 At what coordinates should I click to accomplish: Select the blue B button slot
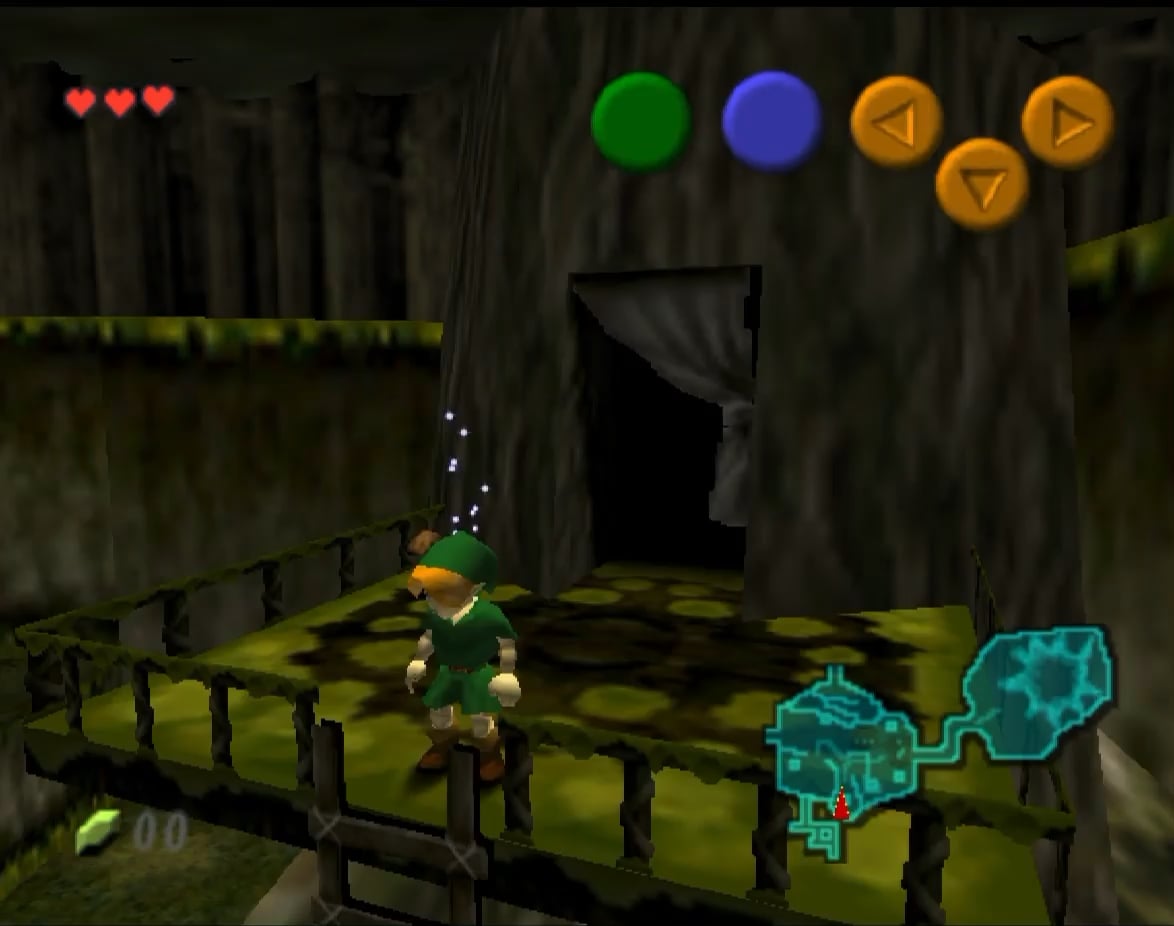point(771,120)
